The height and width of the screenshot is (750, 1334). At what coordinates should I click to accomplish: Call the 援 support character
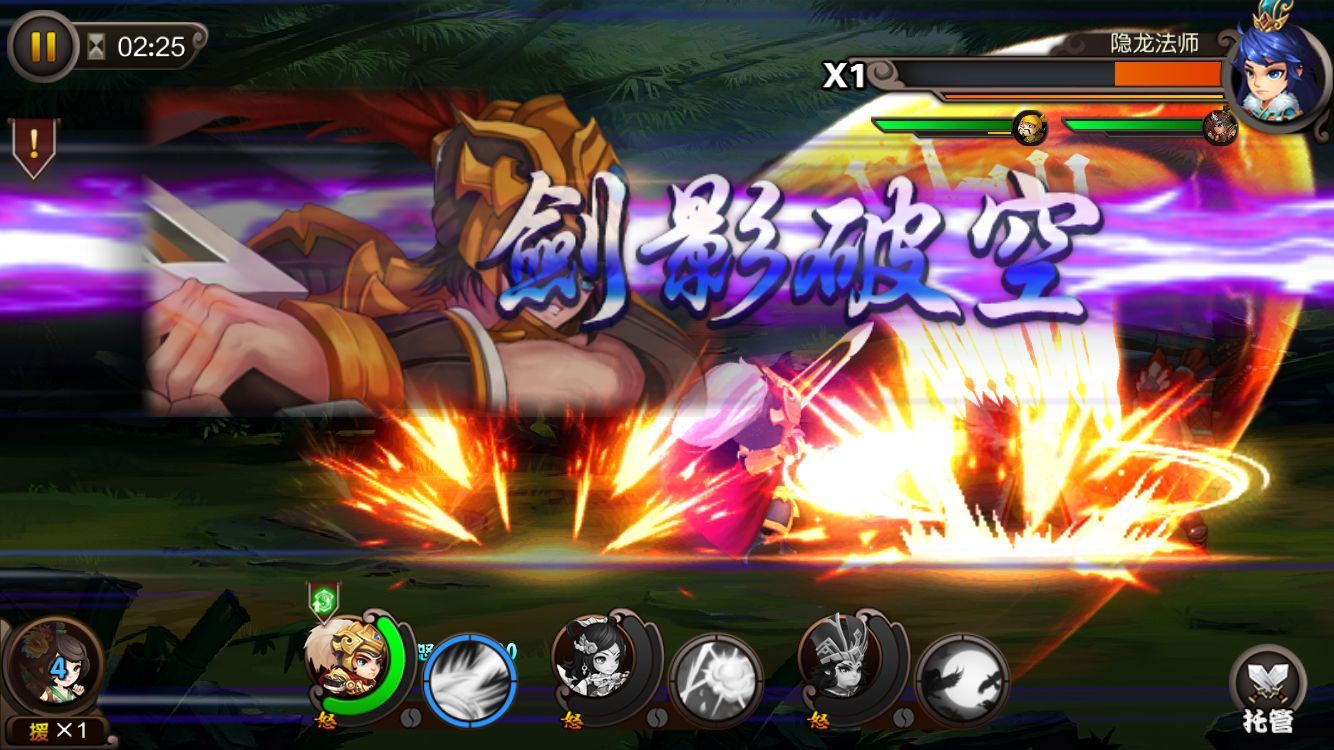55,667
